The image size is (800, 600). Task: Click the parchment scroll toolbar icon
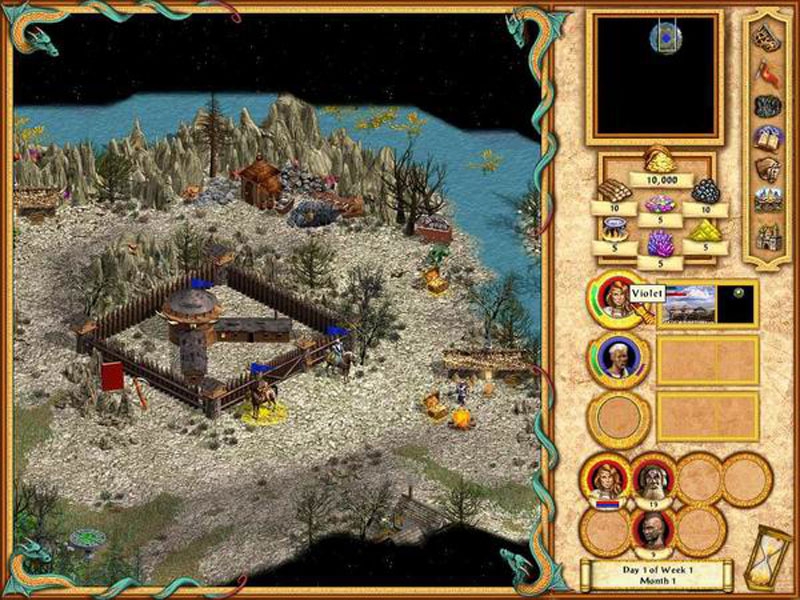point(766,170)
